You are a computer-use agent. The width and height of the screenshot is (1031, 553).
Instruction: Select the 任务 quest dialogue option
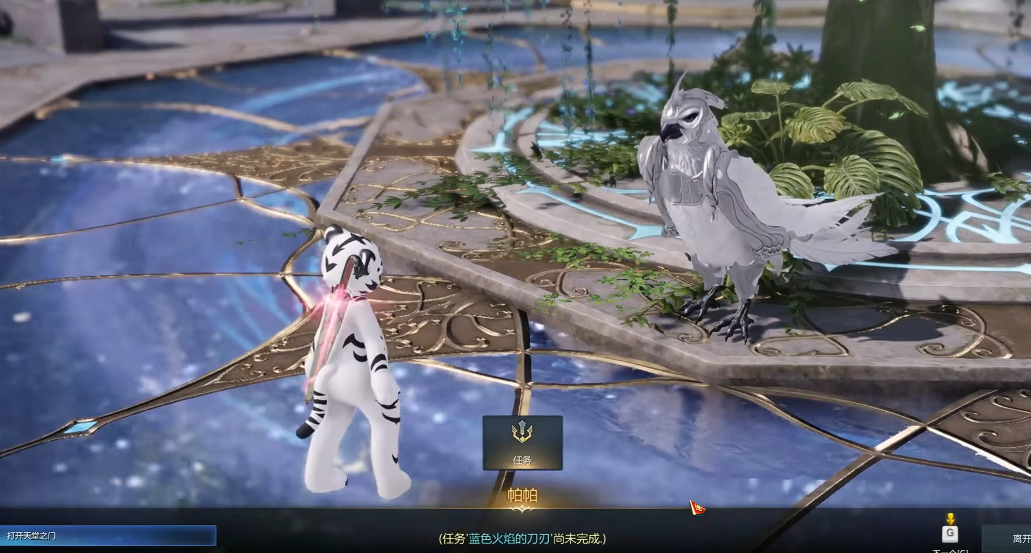click(522, 442)
